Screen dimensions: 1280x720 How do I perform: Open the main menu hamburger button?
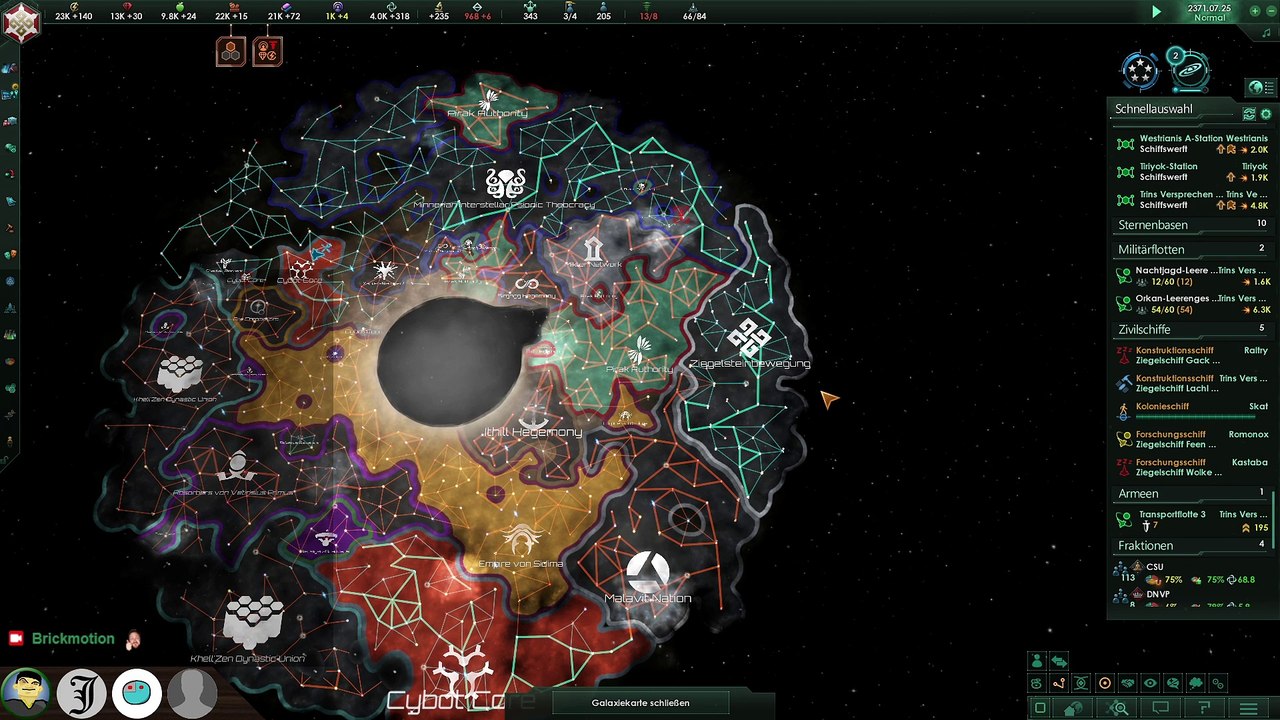(1248, 708)
